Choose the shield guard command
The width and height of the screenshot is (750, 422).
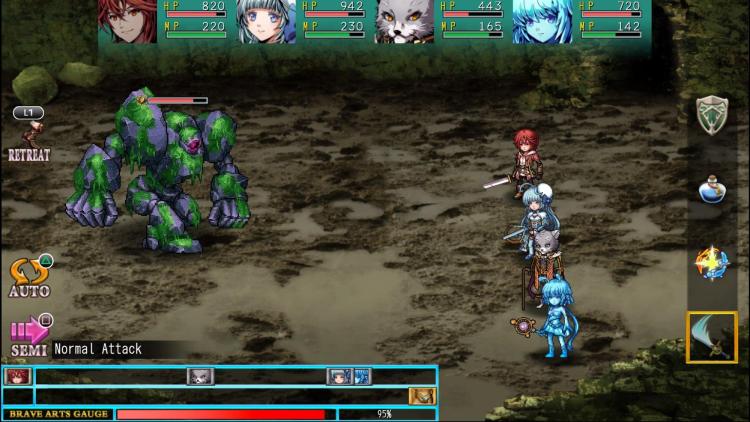(x=711, y=114)
